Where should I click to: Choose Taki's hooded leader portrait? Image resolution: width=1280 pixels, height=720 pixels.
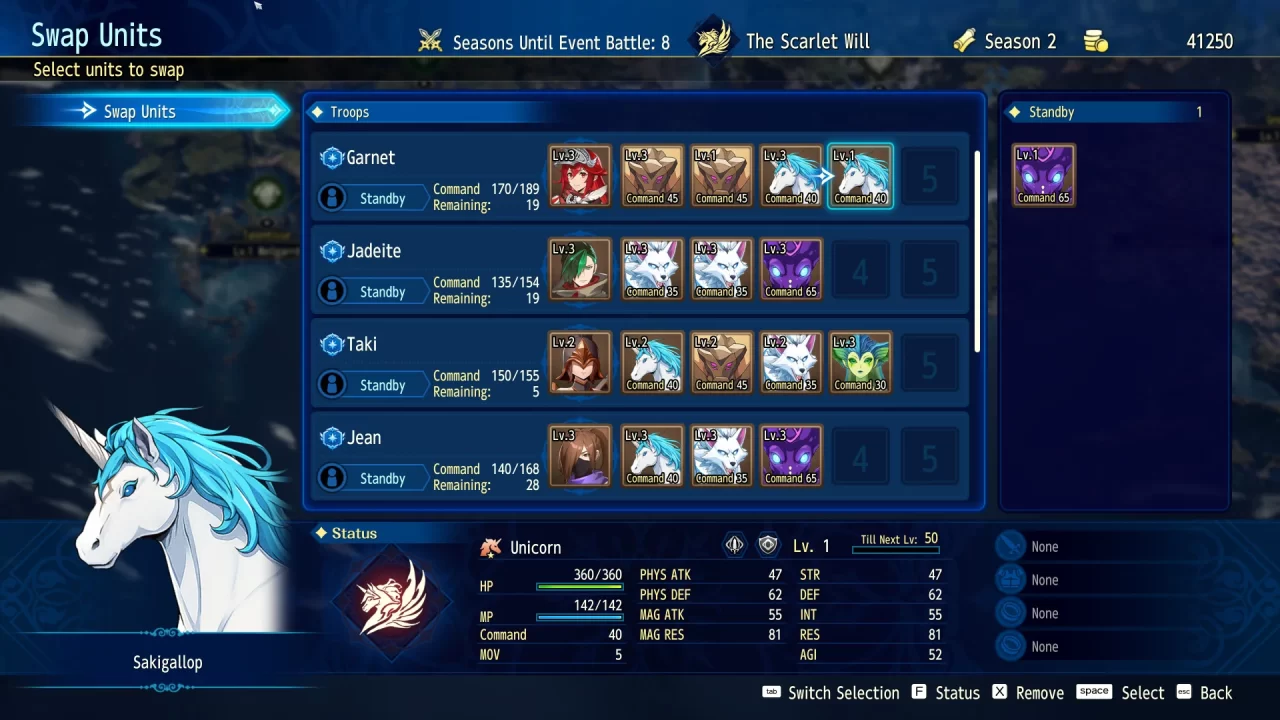[x=580, y=363]
